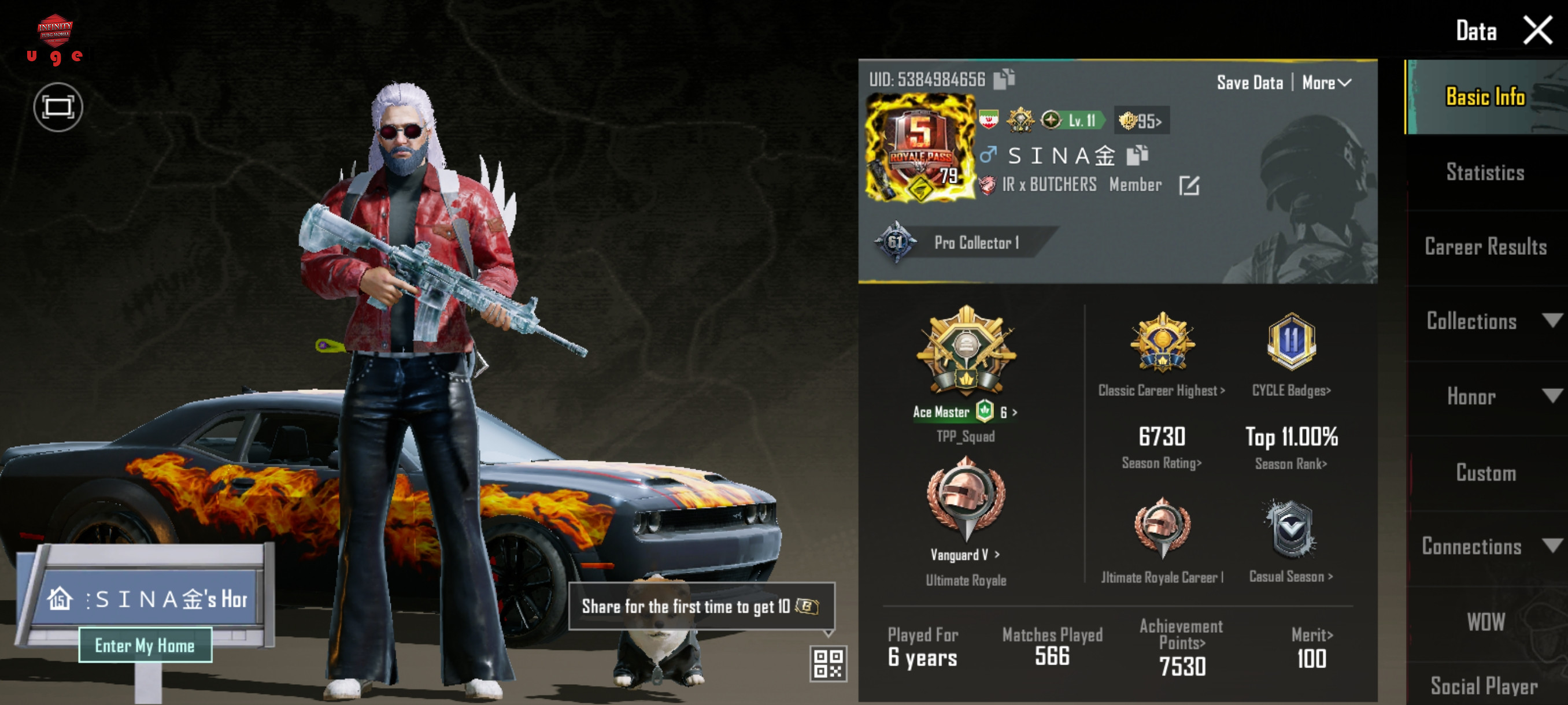
Task: Click Enter My Home button
Action: 145,645
